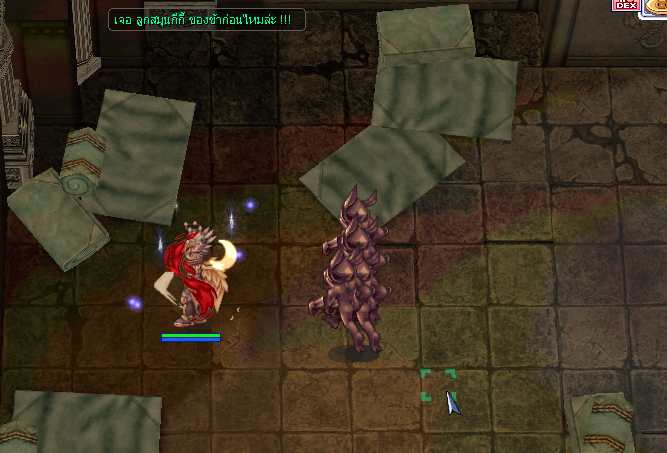Screen dimensions: 667x453
Task: Select the orange food buff icon
Action: pyautogui.click(x=657, y=7)
